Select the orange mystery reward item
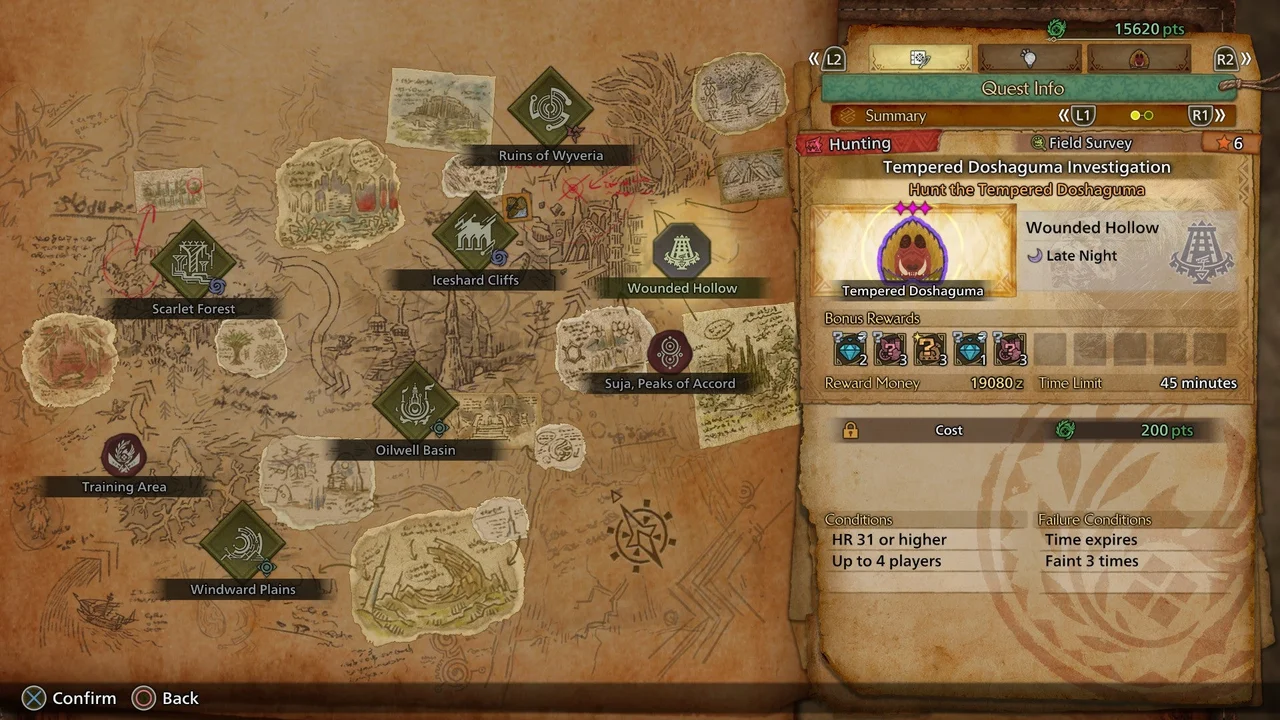The image size is (1280, 720). [x=930, y=350]
